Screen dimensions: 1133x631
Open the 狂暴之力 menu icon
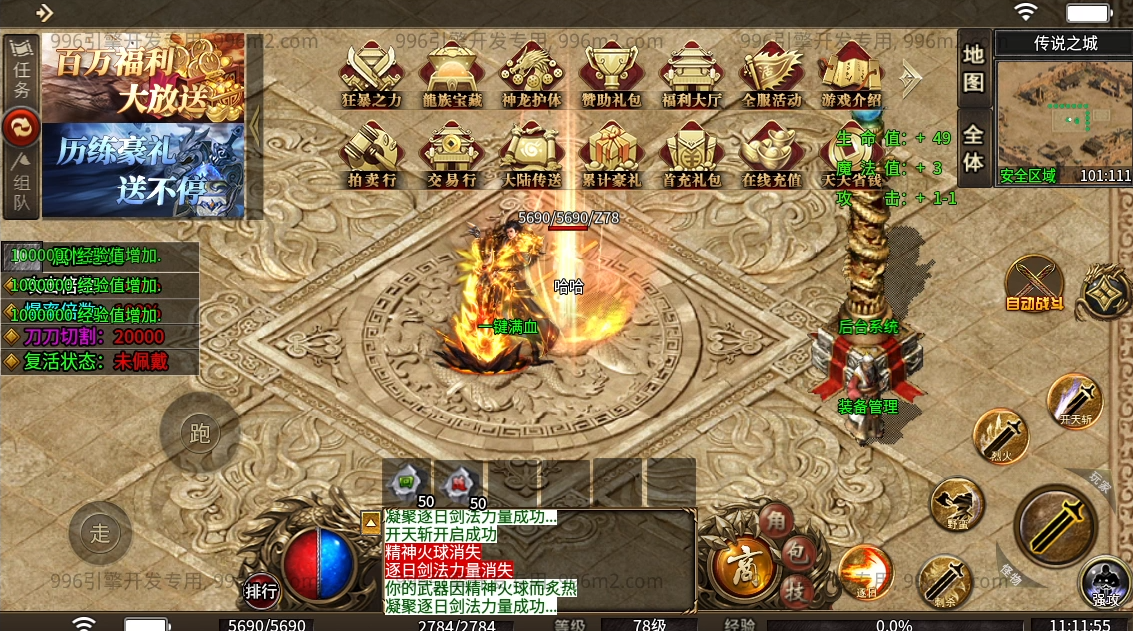[371, 73]
